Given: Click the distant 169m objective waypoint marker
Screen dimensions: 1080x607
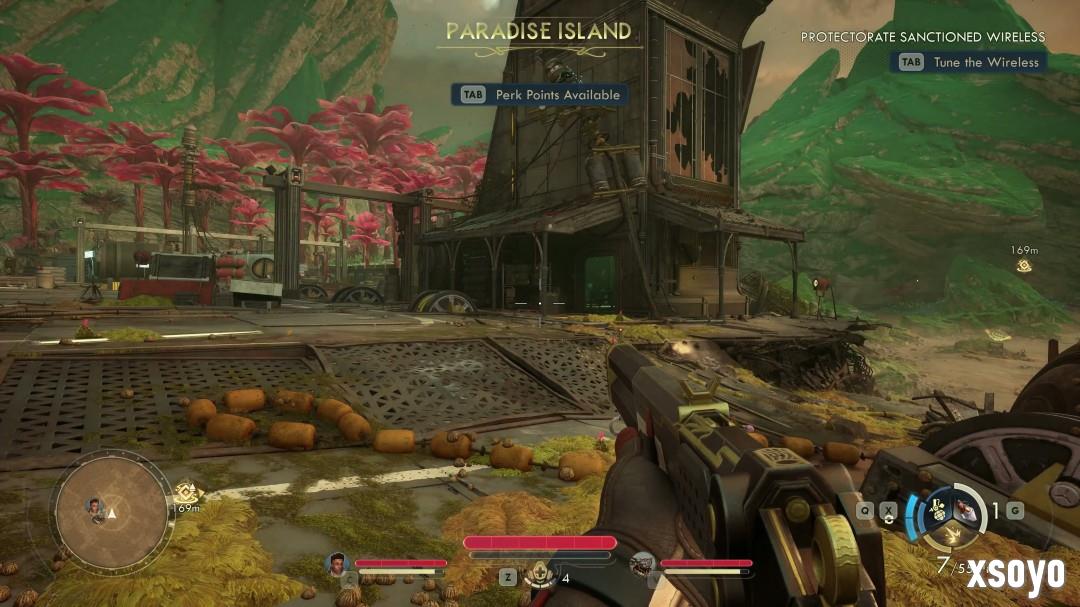Looking at the screenshot, I should (x=1024, y=266).
